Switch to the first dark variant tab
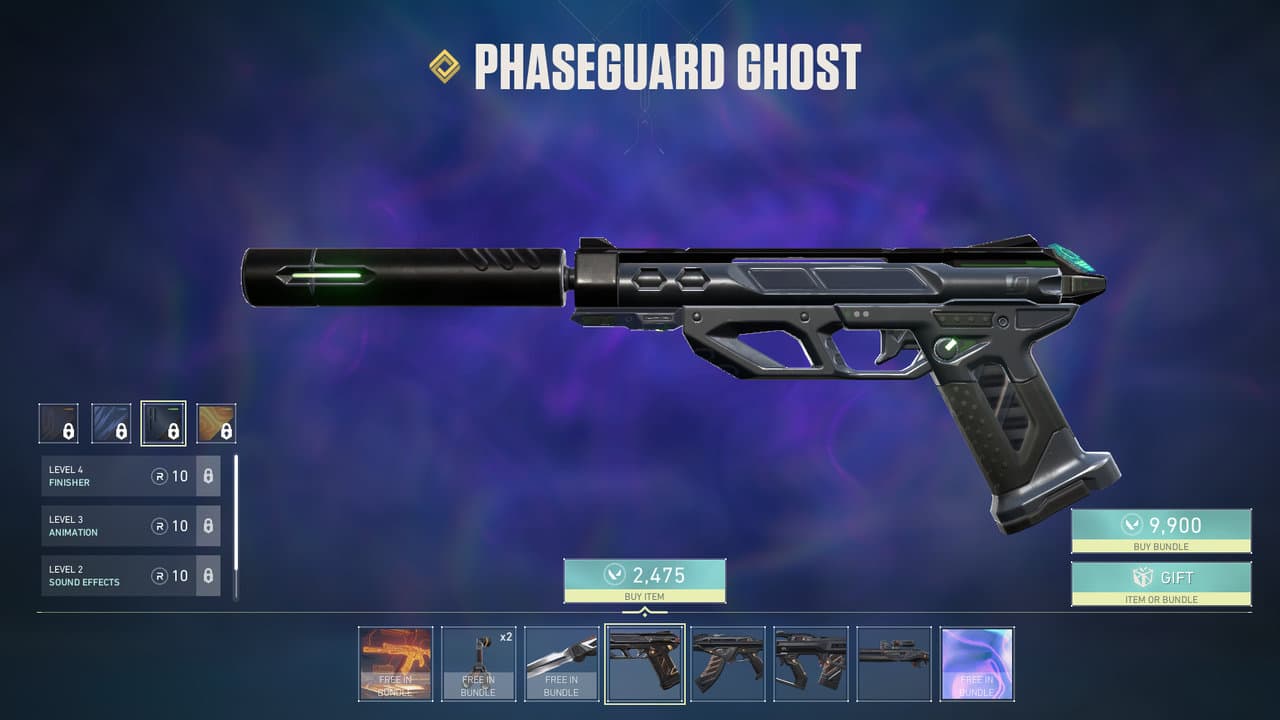Image resolution: width=1280 pixels, height=720 pixels. click(x=58, y=422)
